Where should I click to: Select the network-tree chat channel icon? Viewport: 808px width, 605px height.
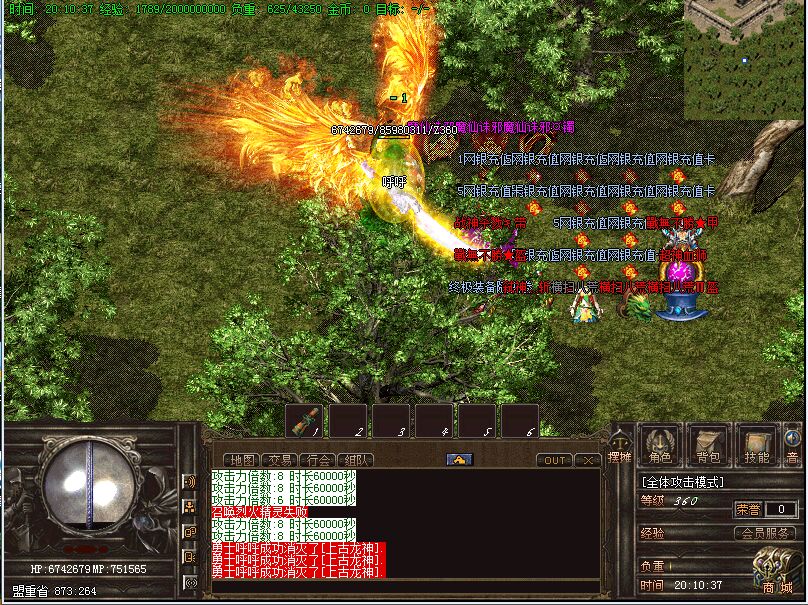189,507
